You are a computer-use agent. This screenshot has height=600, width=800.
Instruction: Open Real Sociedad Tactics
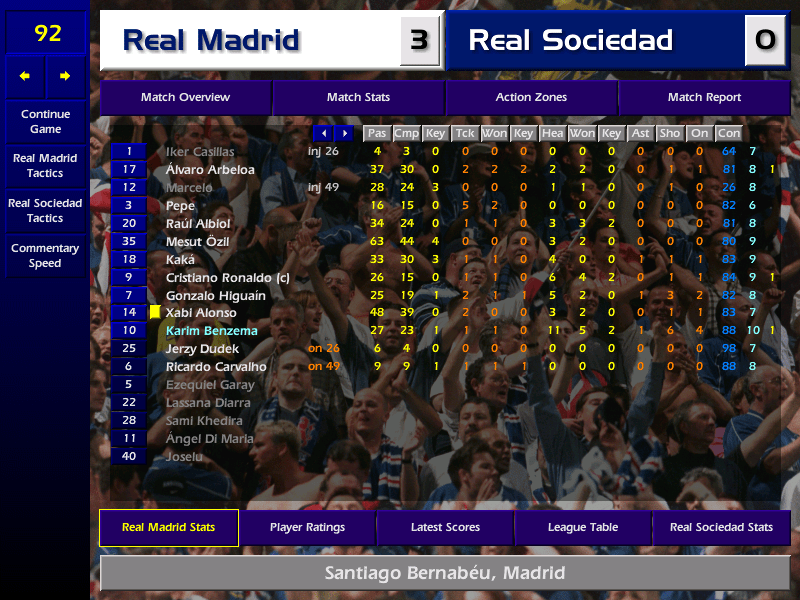point(45,210)
